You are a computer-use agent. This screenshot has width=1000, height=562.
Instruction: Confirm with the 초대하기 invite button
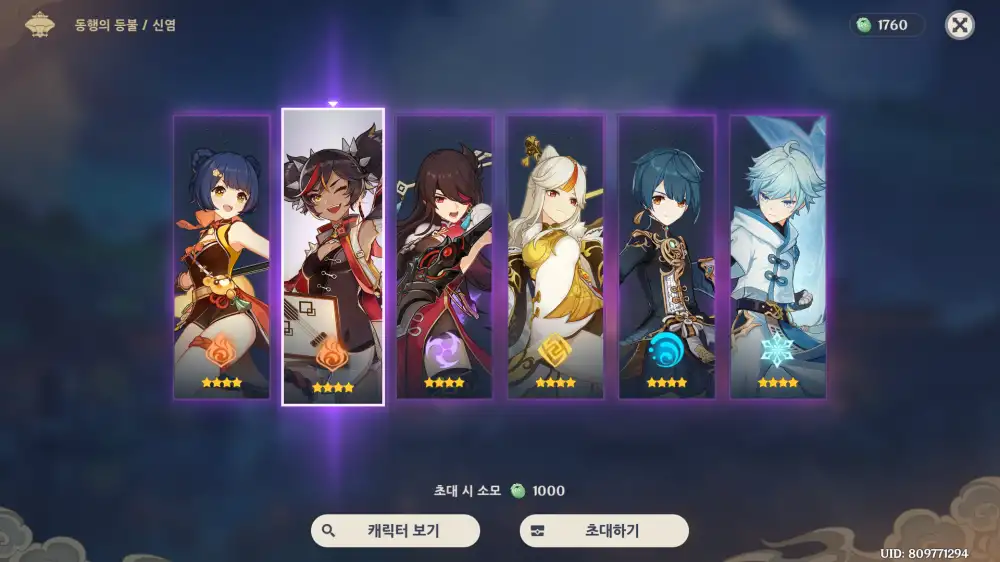tap(604, 531)
